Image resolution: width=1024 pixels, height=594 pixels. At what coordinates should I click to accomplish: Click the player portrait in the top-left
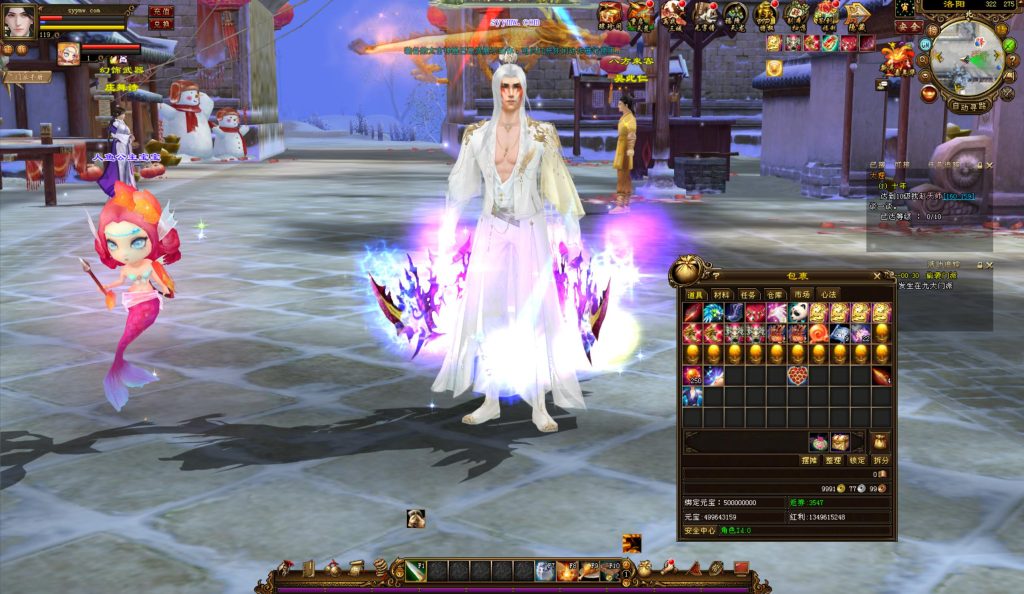coord(18,21)
